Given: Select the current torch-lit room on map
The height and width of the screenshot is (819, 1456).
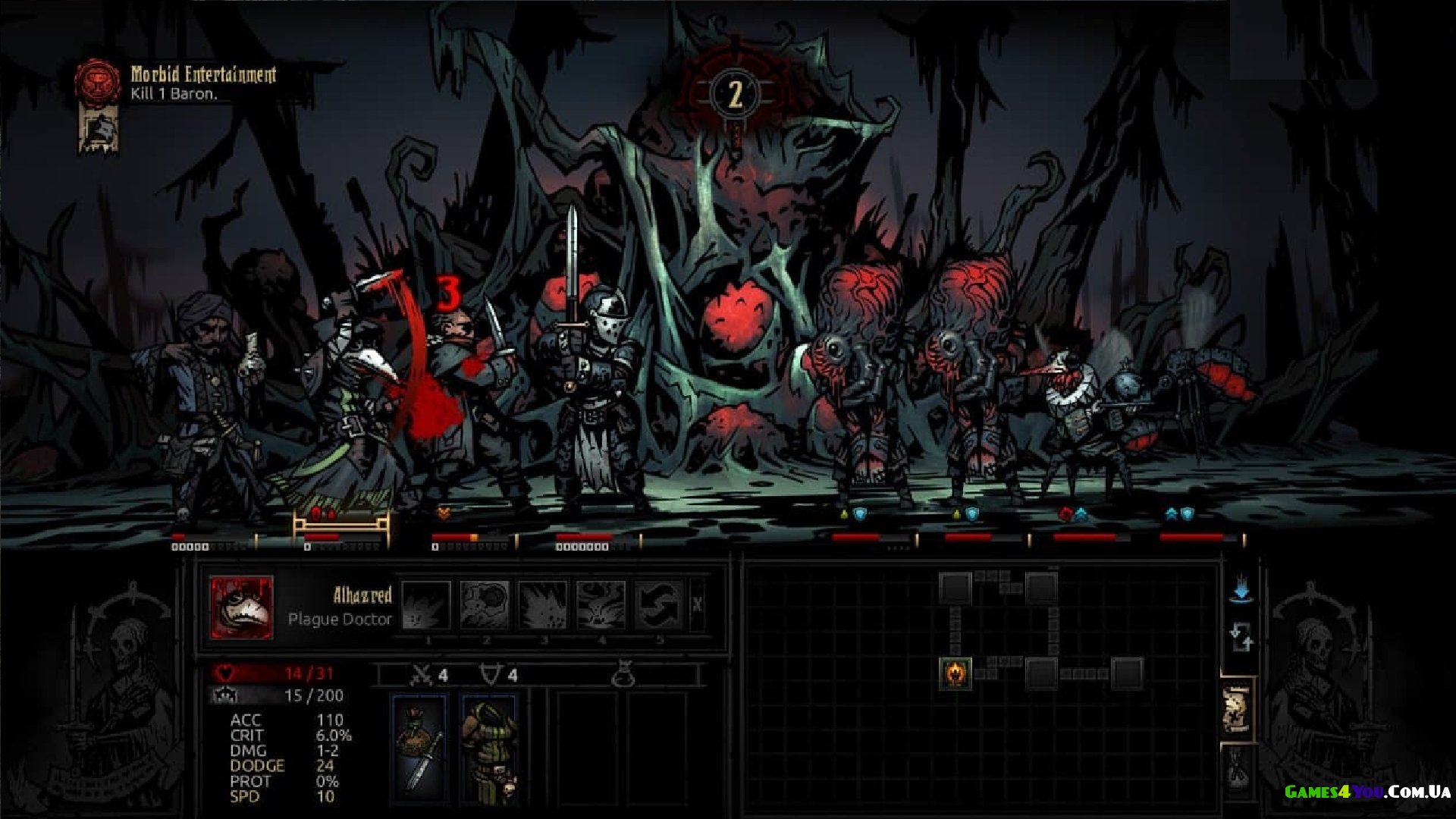Looking at the screenshot, I should pyautogui.click(x=955, y=673).
